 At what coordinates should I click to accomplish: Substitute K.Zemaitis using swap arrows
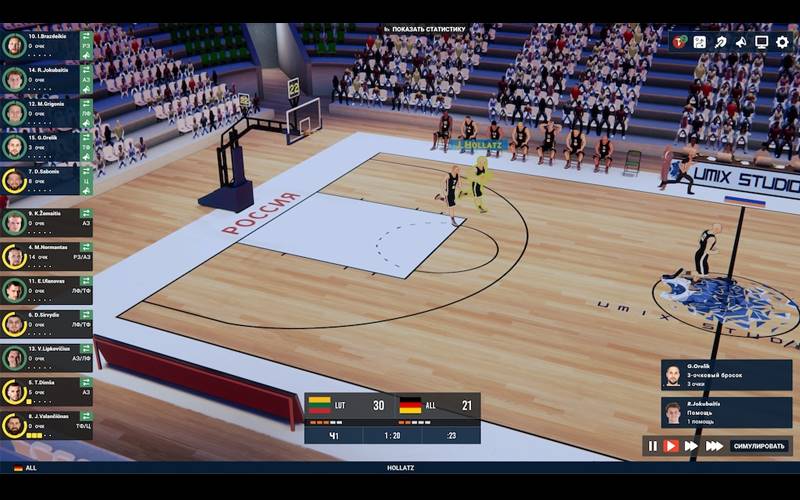click(86, 214)
